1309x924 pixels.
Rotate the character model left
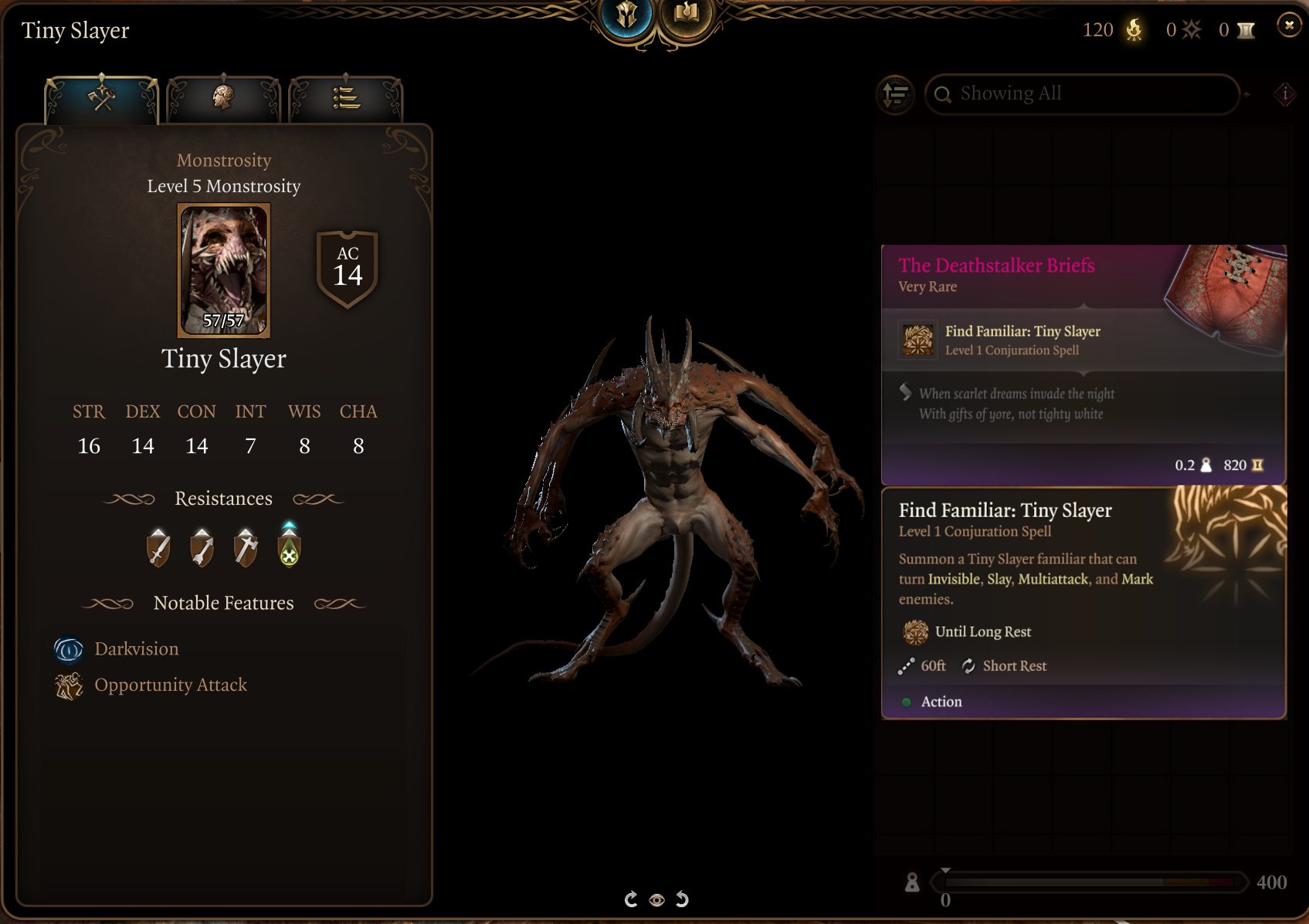[x=631, y=899]
